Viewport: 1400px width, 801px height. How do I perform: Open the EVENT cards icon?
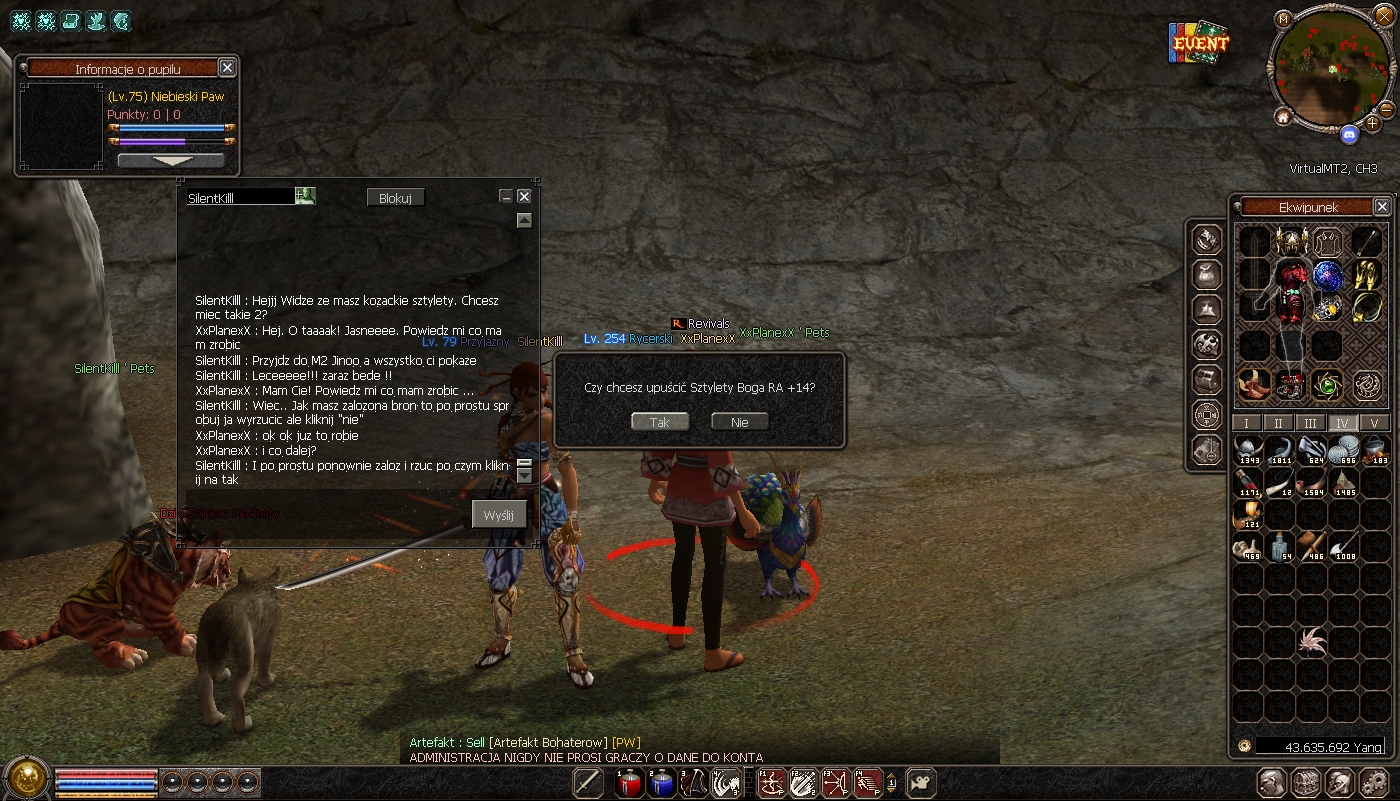coord(1199,43)
